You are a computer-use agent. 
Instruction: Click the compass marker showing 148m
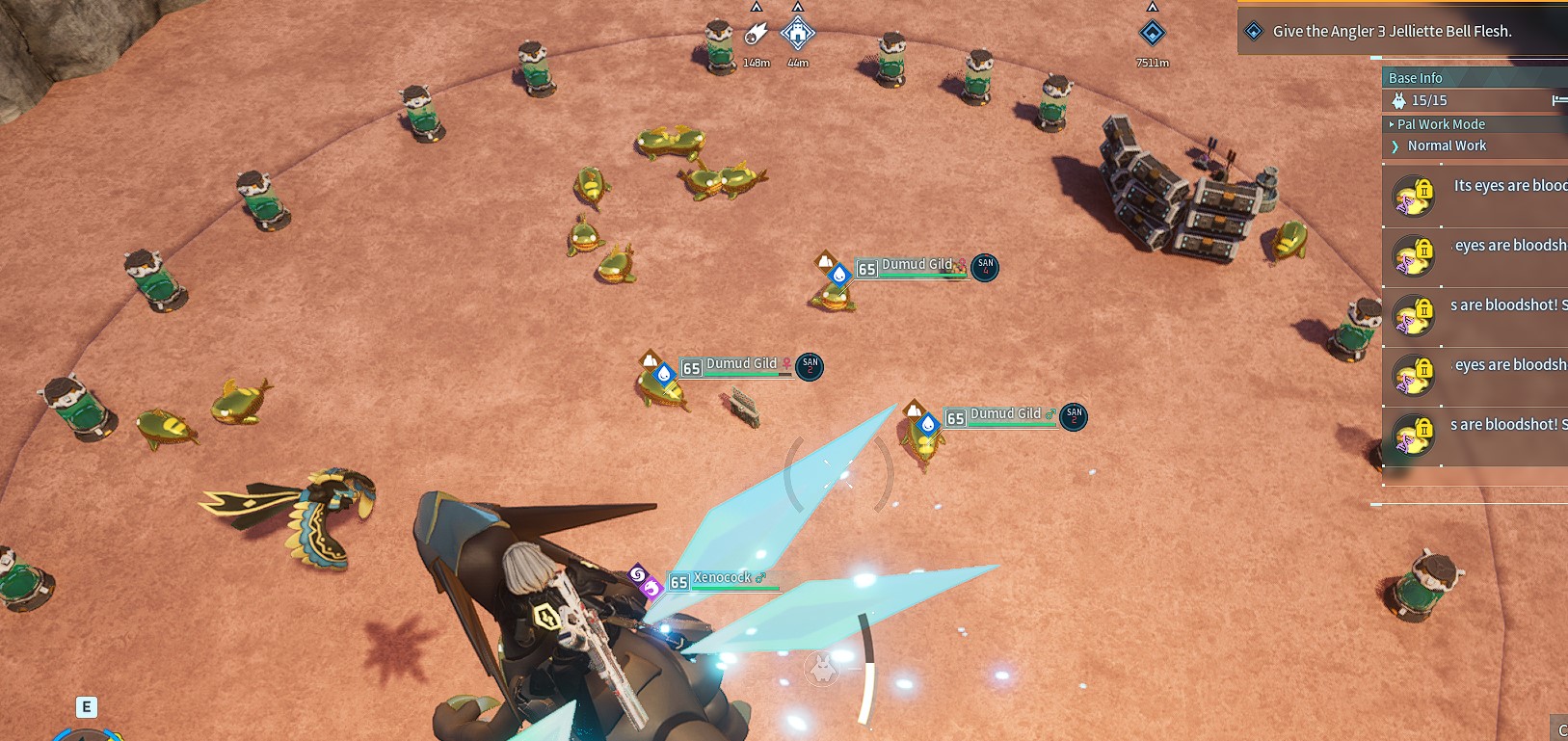pos(757,36)
